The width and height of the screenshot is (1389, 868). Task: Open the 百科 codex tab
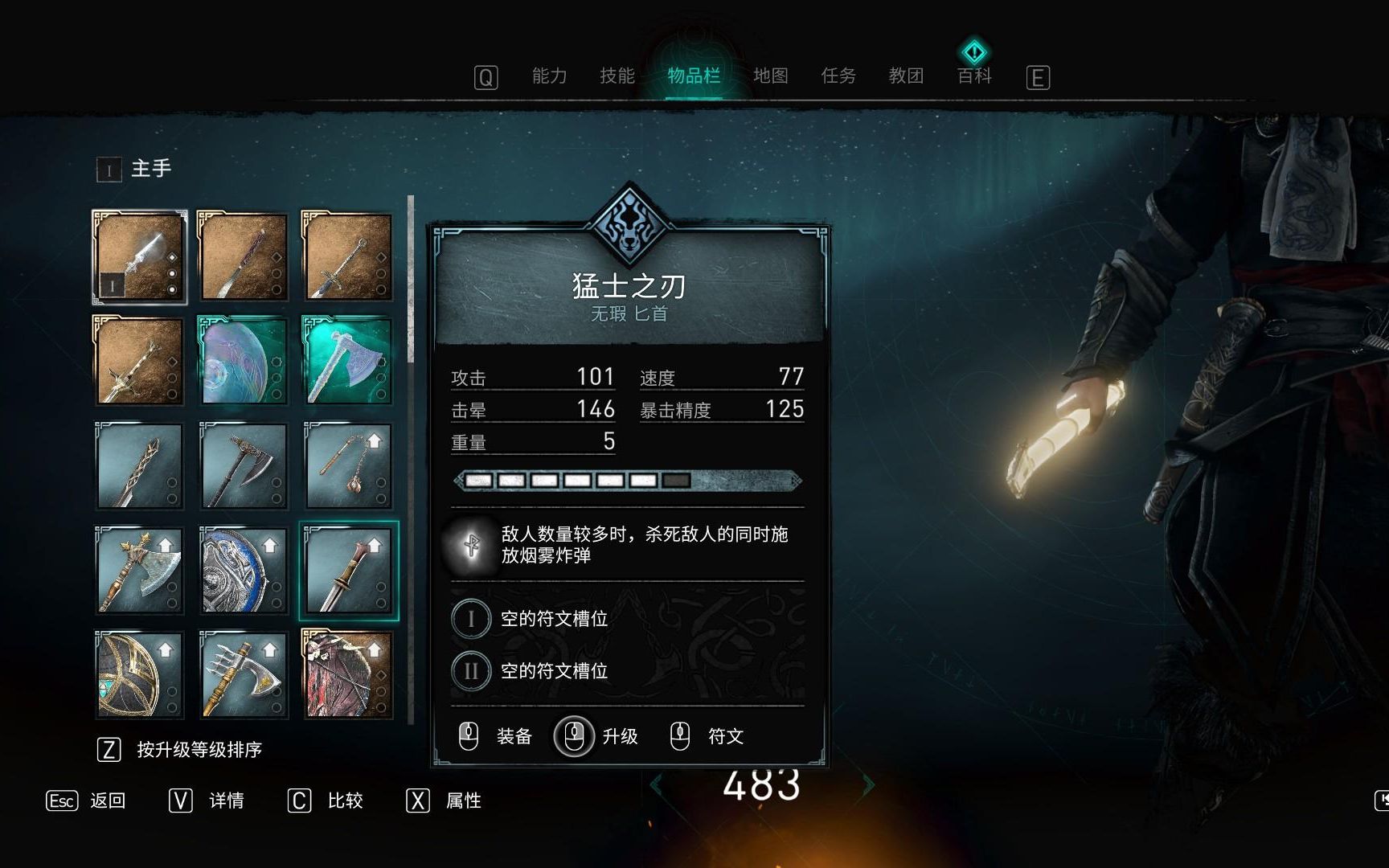point(974,76)
